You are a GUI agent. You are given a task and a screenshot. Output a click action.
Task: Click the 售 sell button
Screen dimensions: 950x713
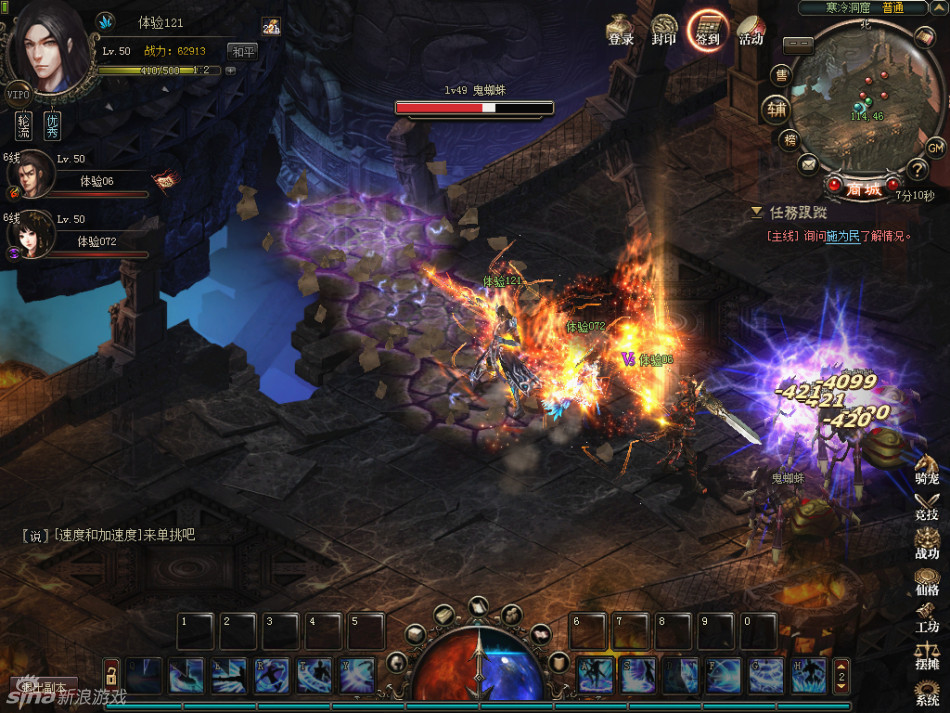[782, 75]
